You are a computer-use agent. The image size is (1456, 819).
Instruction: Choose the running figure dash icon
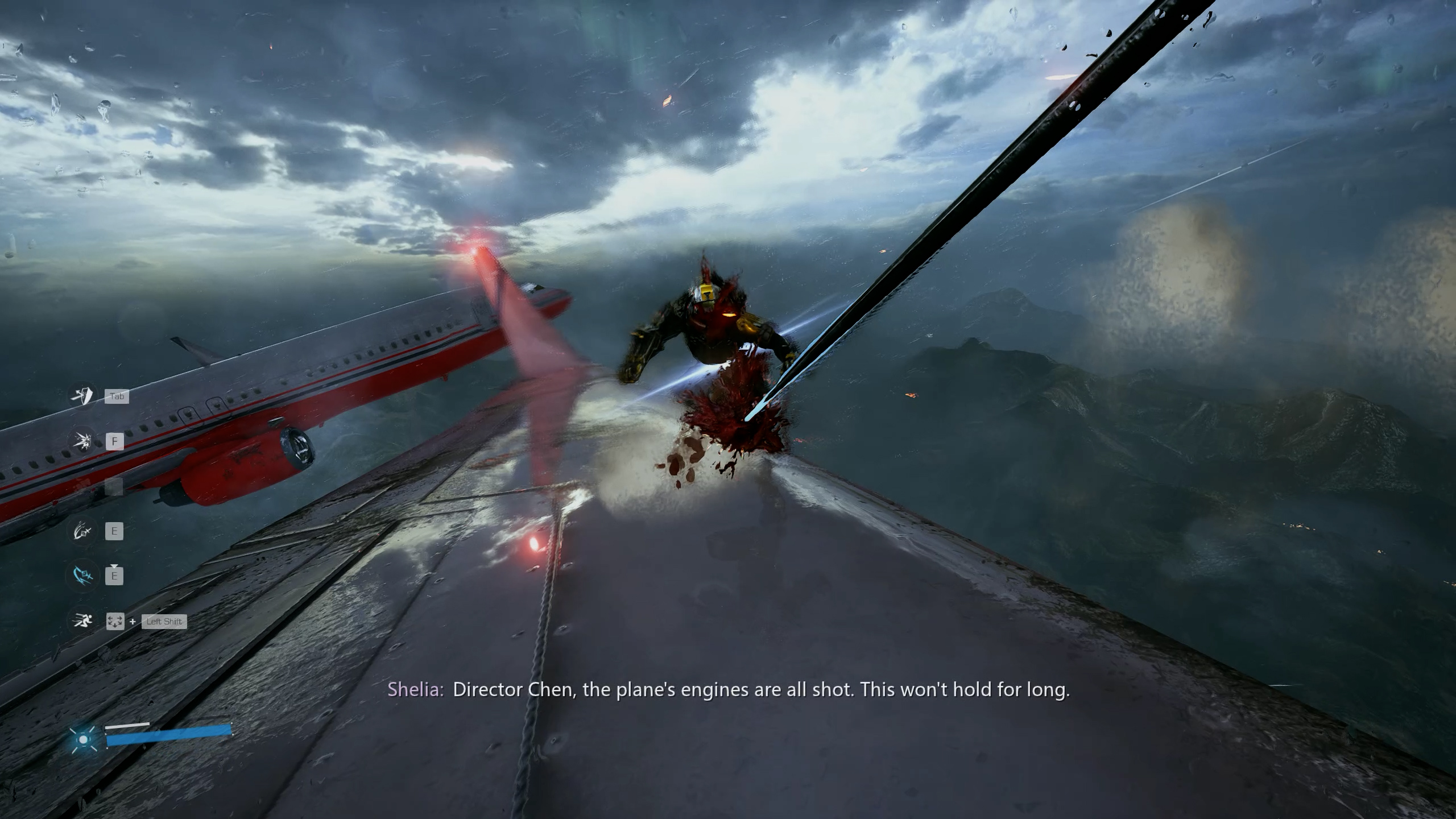point(82,621)
